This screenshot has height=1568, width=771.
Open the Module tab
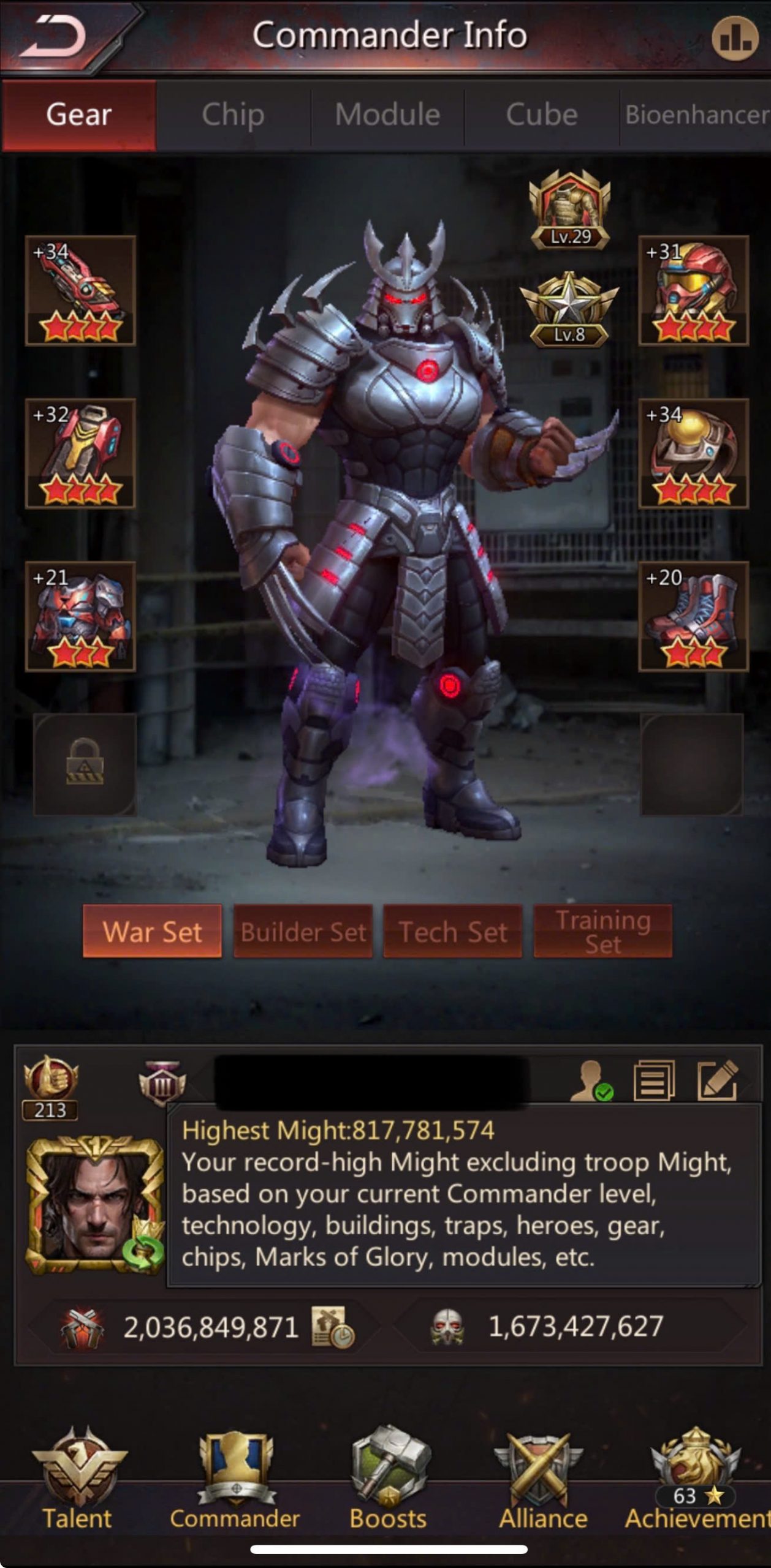387,115
